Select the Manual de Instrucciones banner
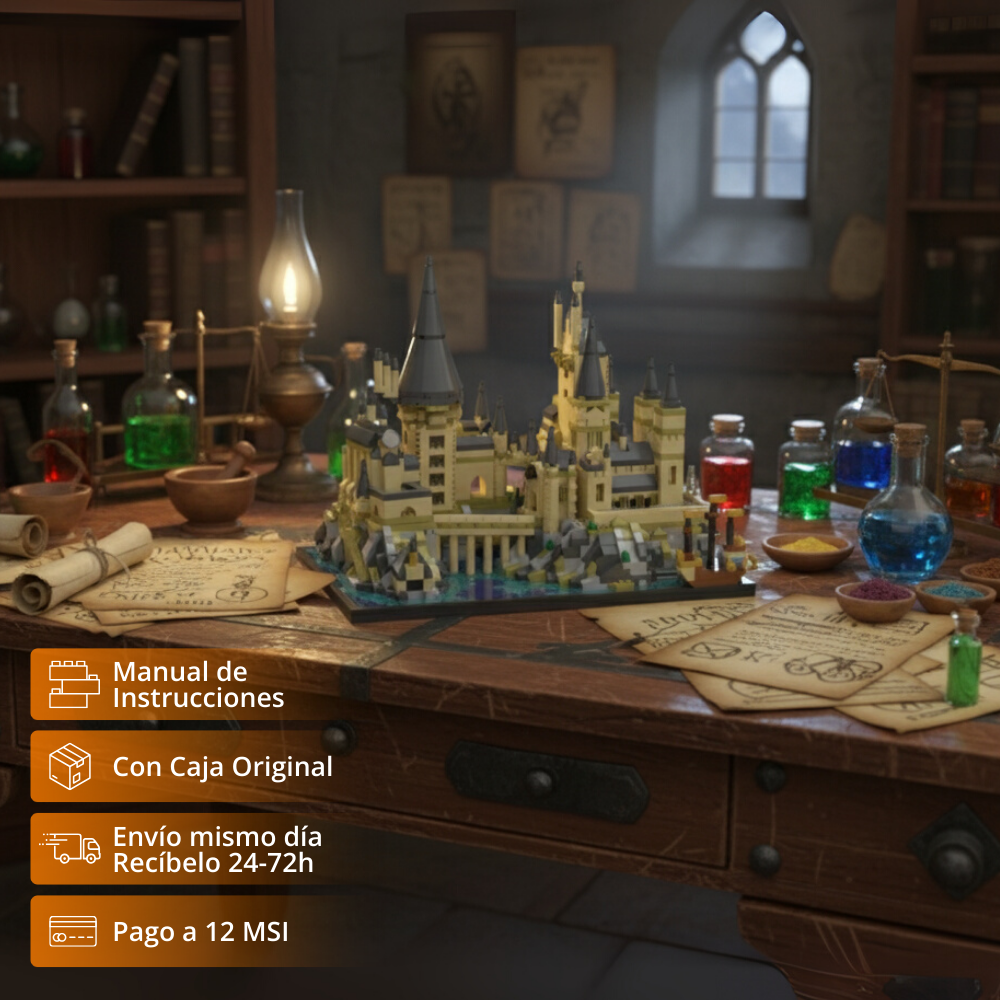The height and width of the screenshot is (1000, 1000). (180, 685)
